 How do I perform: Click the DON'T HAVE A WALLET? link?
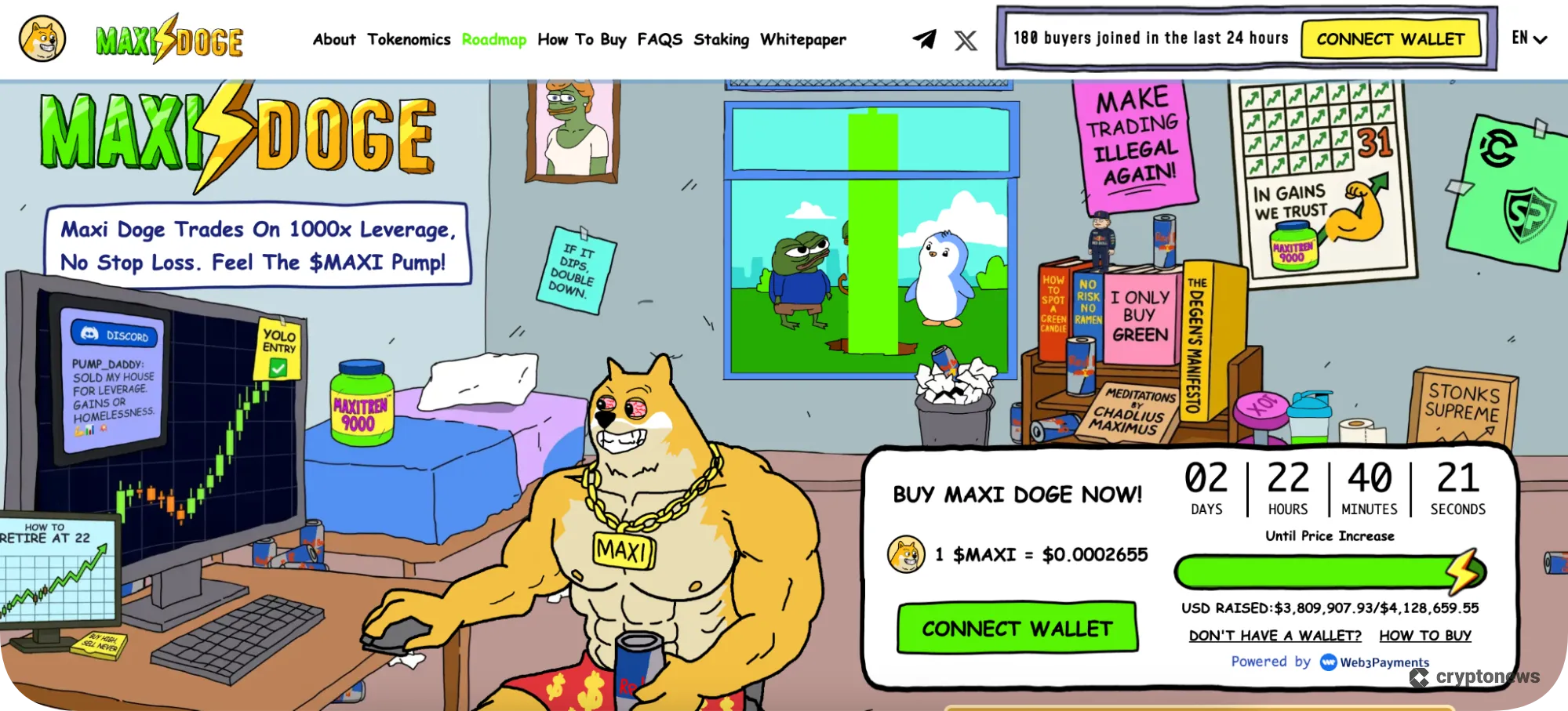[x=1276, y=635]
